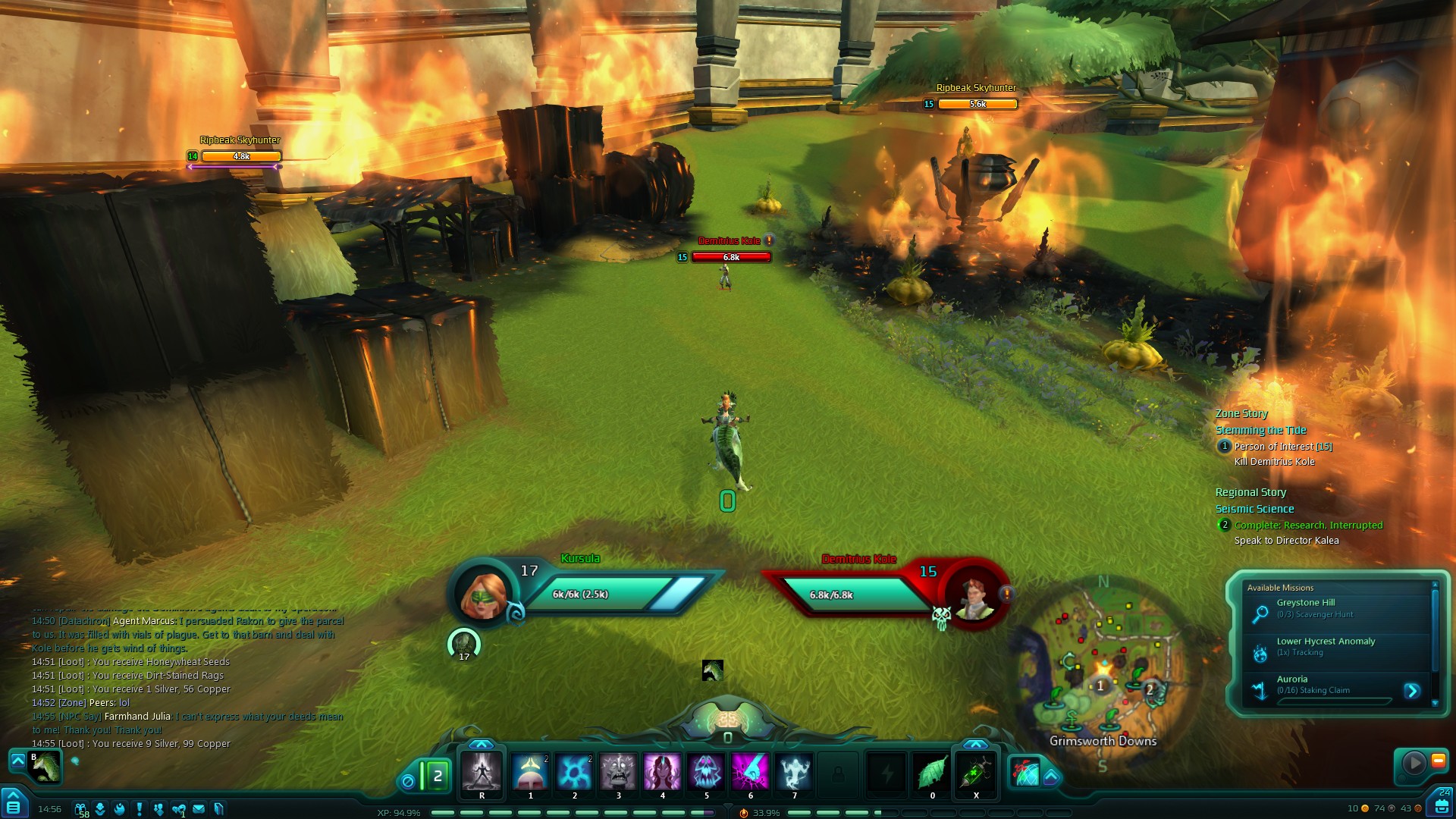Click the Auroria mission arrow button
This screenshot has height=819, width=1456.
point(1411,691)
